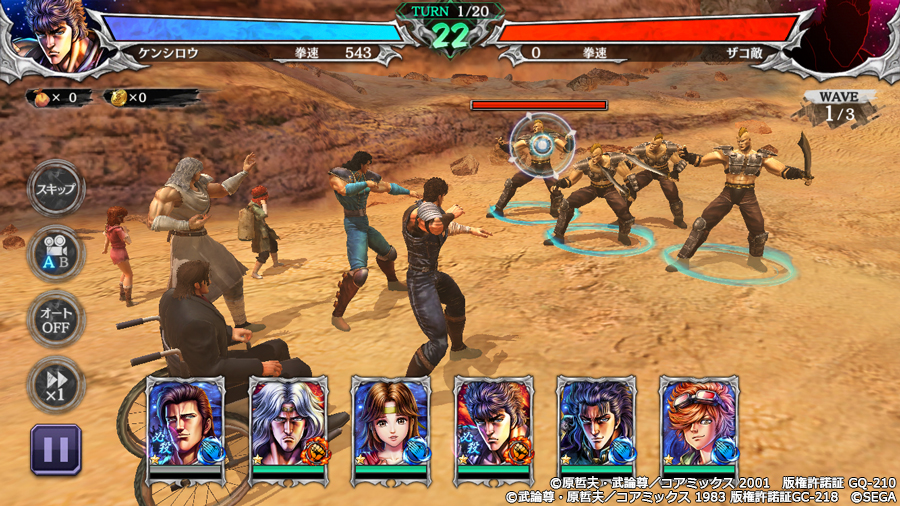900x506 pixels.
Task: Tap the スキップ skip button
Action: (x=56, y=190)
